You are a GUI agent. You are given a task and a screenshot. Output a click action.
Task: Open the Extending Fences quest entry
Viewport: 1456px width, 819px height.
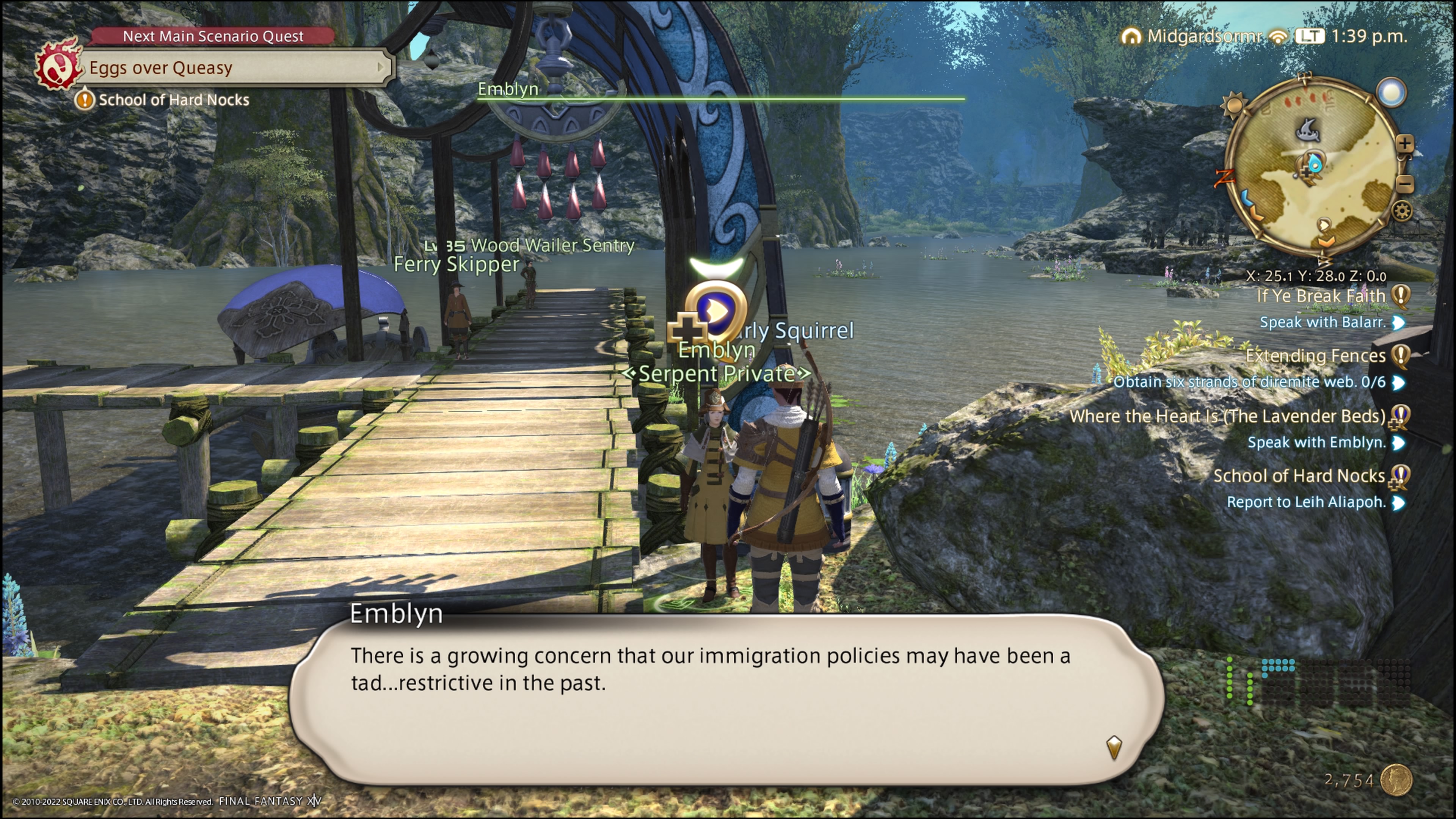point(1315,356)
